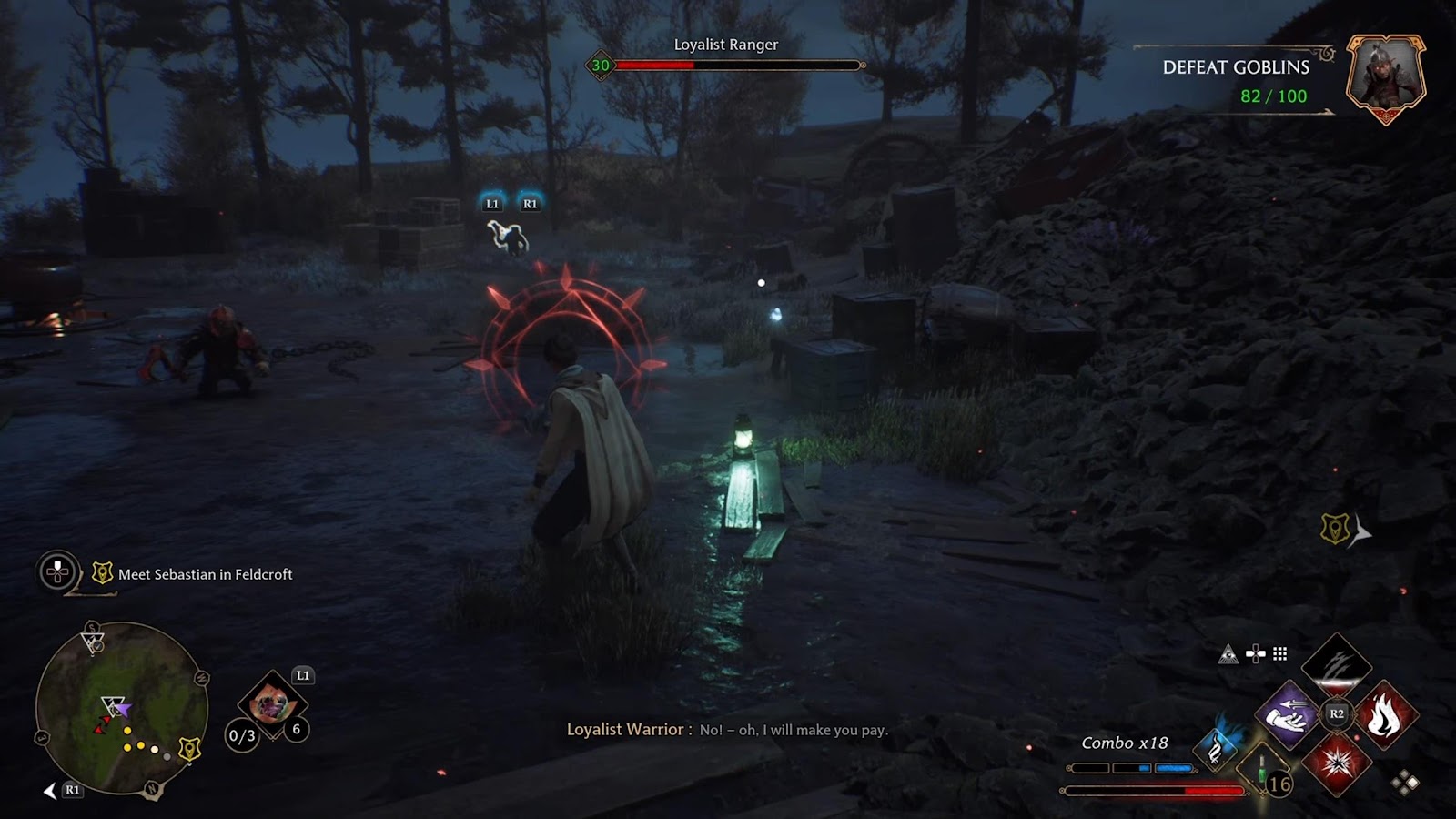Drink the green Wiggenweld potion
The image size is (1456, 819).
tap(1262, 769)
